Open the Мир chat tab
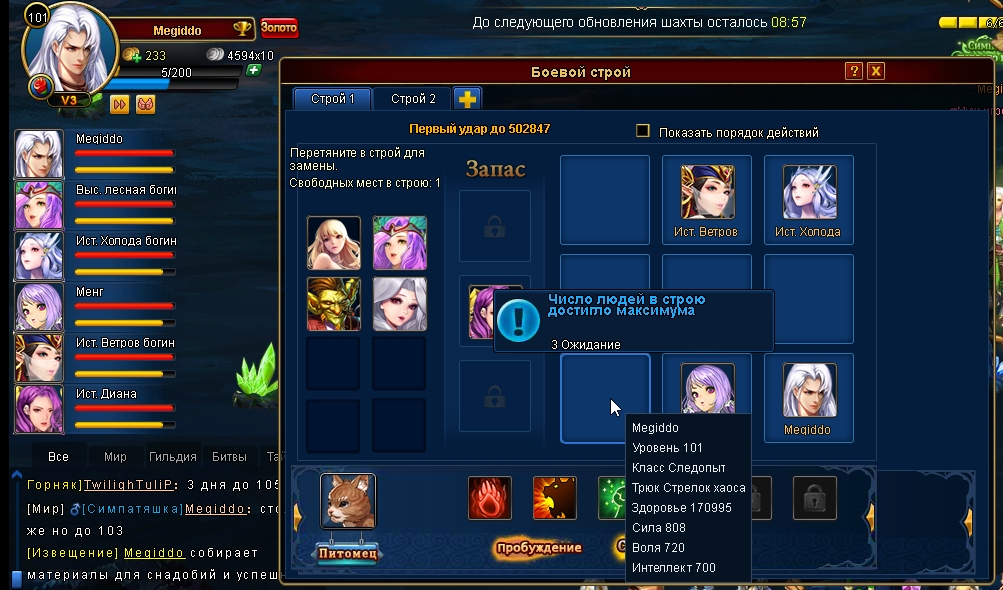The height and width of the screenshot is (590, 1003). (x=115, y=457)
